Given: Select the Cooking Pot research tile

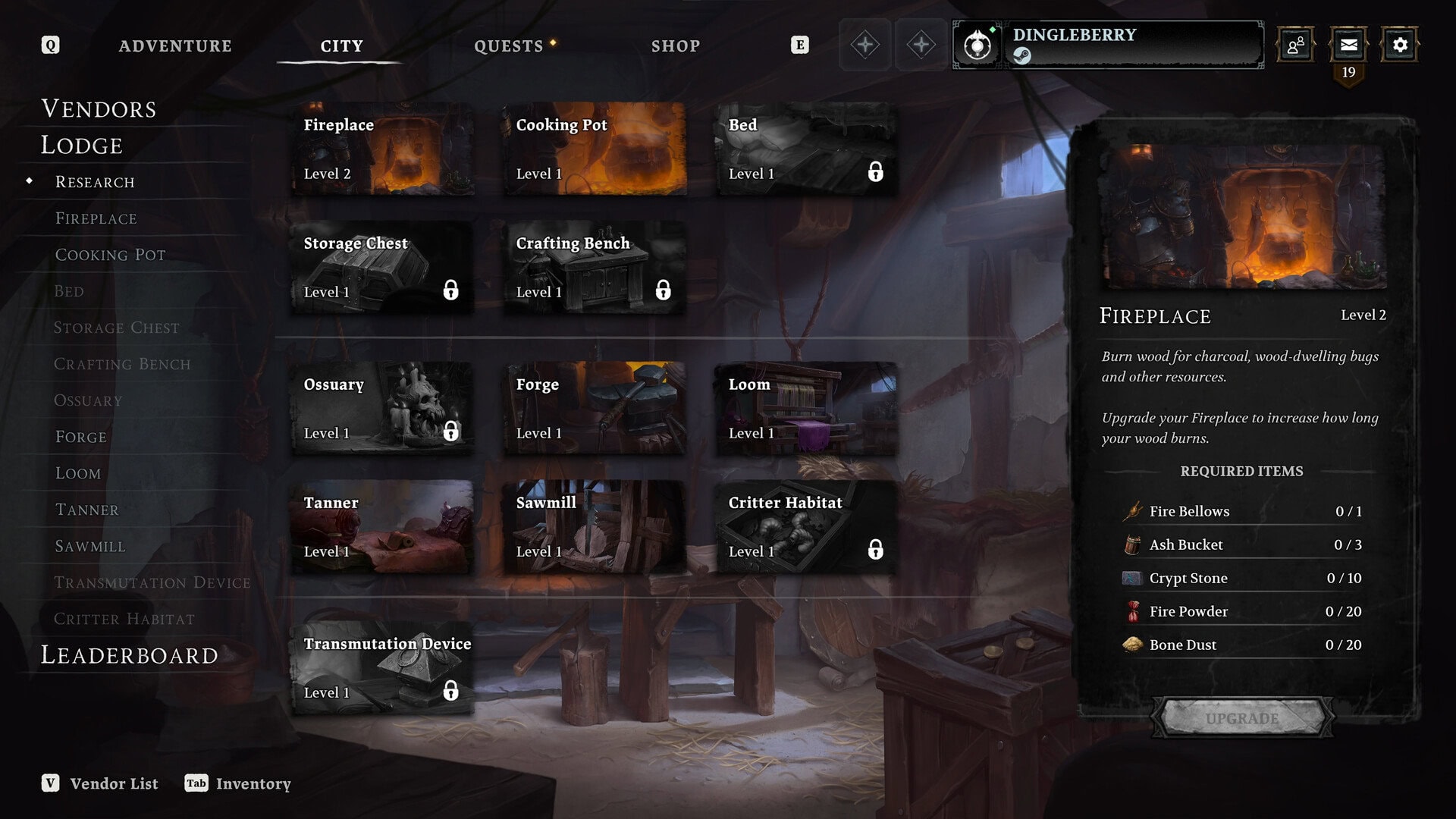Looking at the screenshot, I should (x=595, y=149).
